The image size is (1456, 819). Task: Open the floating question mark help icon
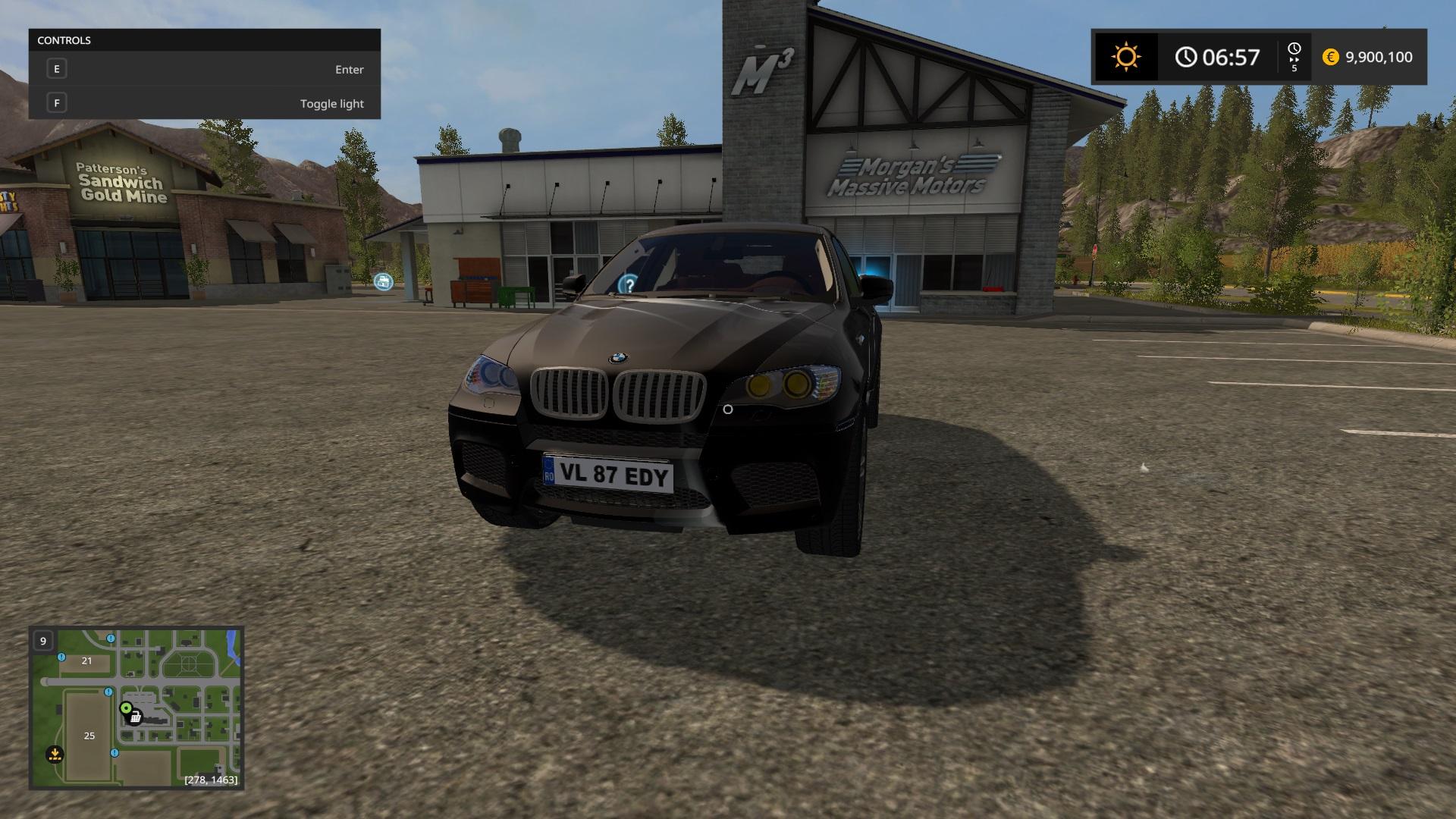(x=628, y=284)
